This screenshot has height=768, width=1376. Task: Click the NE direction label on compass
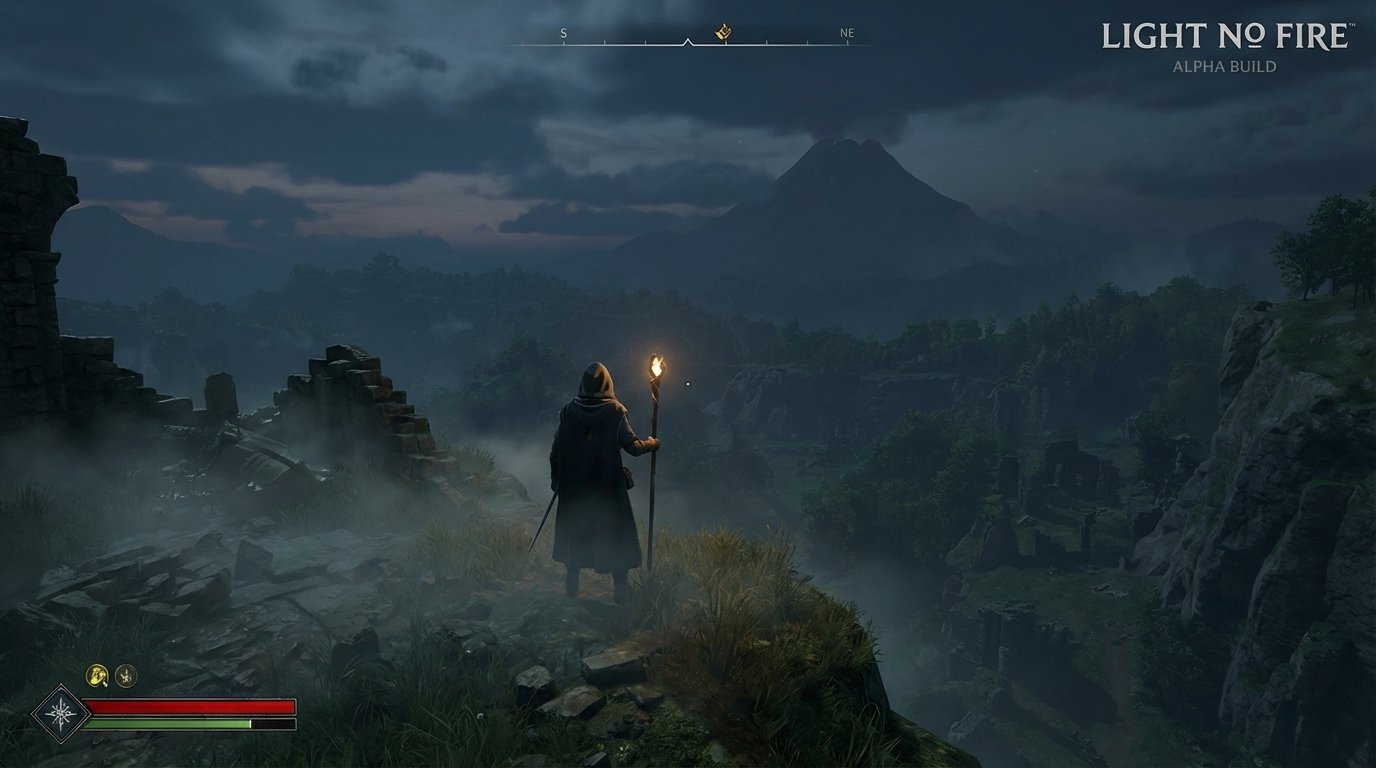point(848,34)
